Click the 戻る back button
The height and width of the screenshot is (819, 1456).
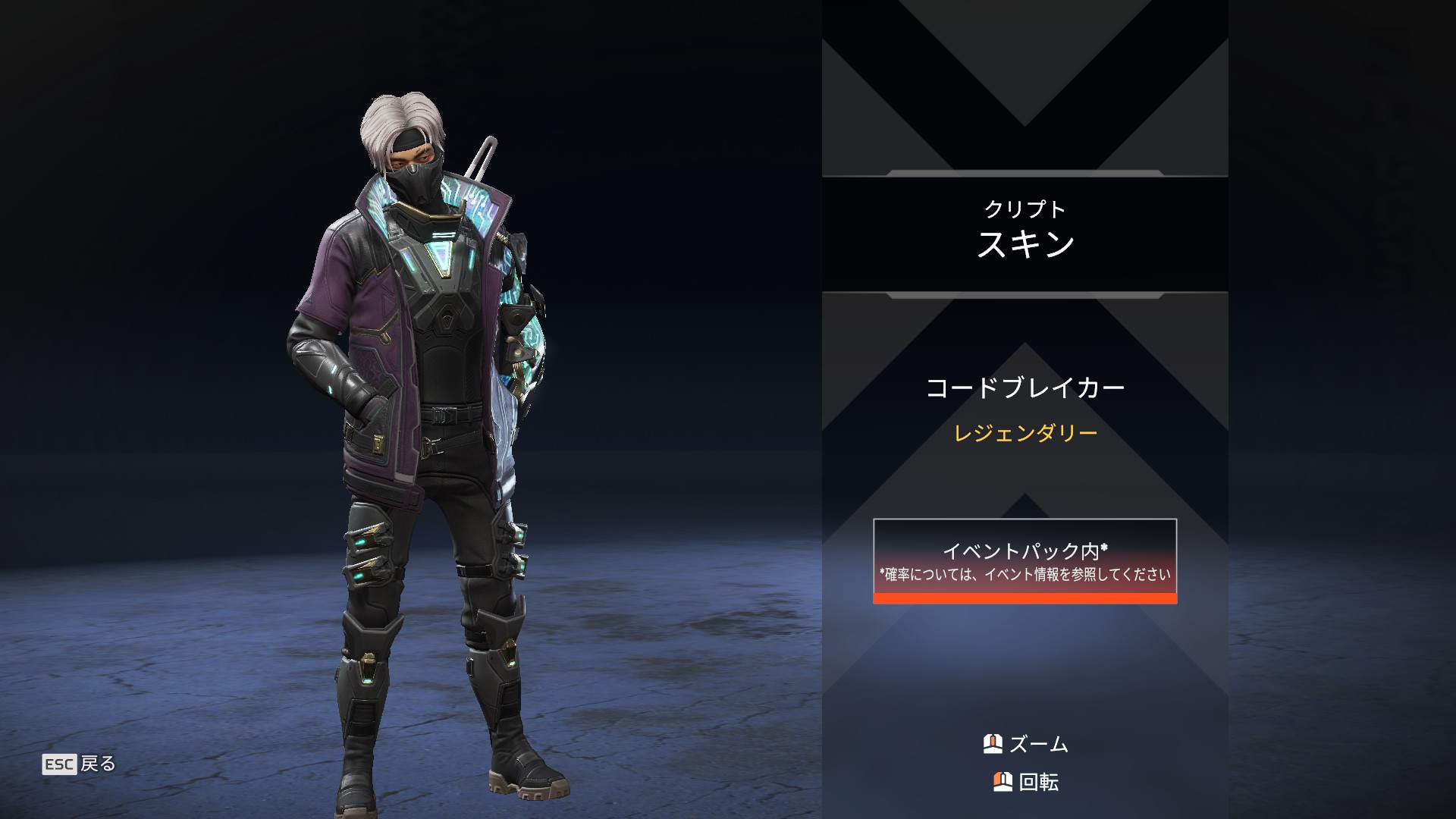pyautogui.click(x=79, y=764)
